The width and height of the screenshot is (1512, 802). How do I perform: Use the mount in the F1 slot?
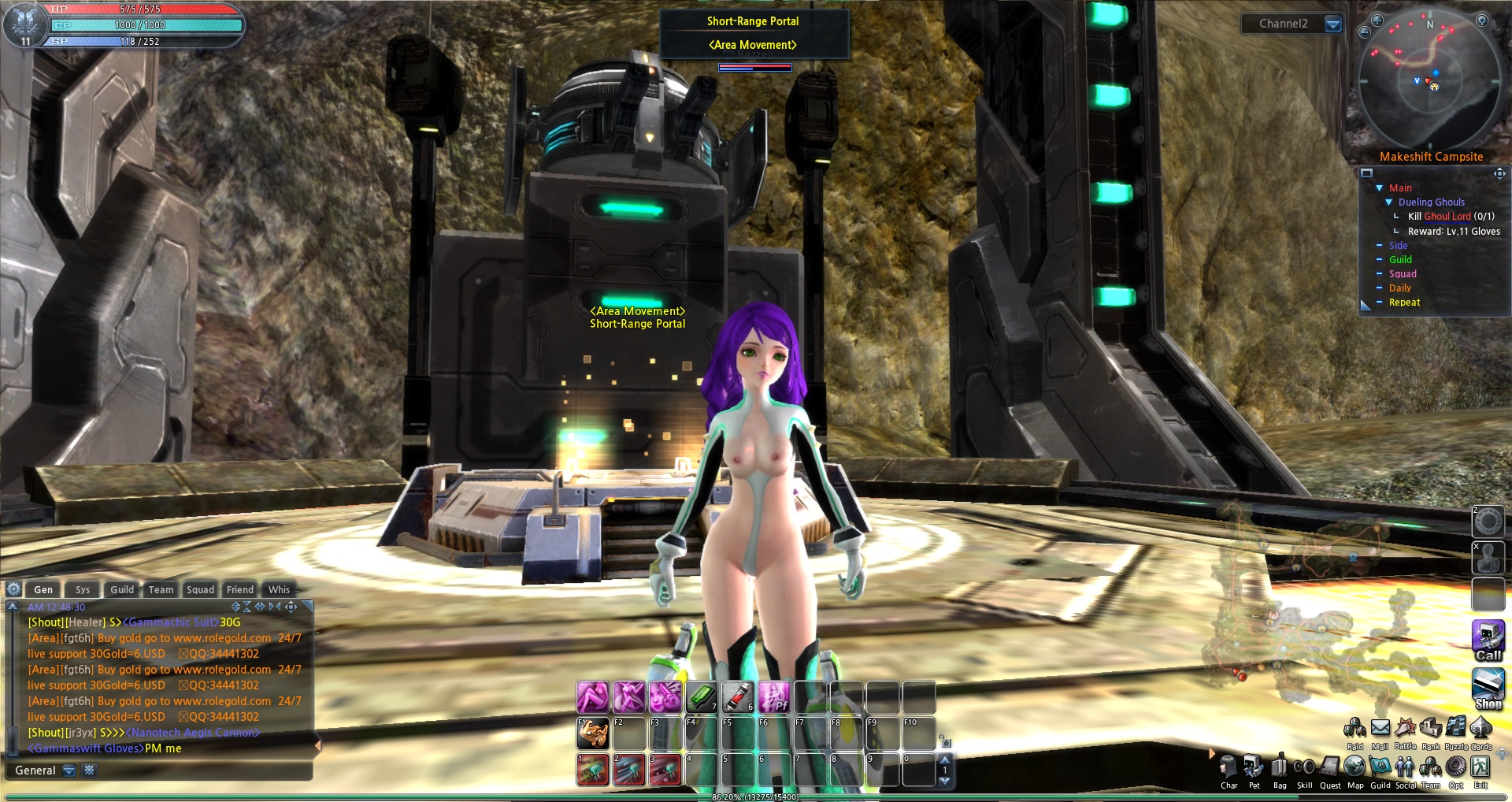pyautogui.click(x=592, y=733)
